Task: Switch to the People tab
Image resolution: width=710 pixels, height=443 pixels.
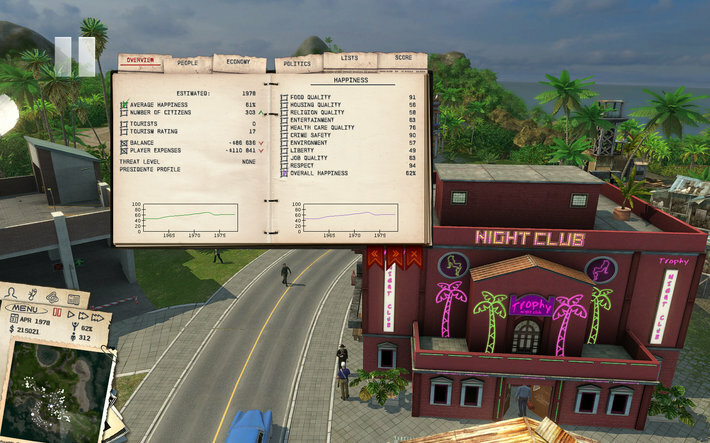Action: 187,62
